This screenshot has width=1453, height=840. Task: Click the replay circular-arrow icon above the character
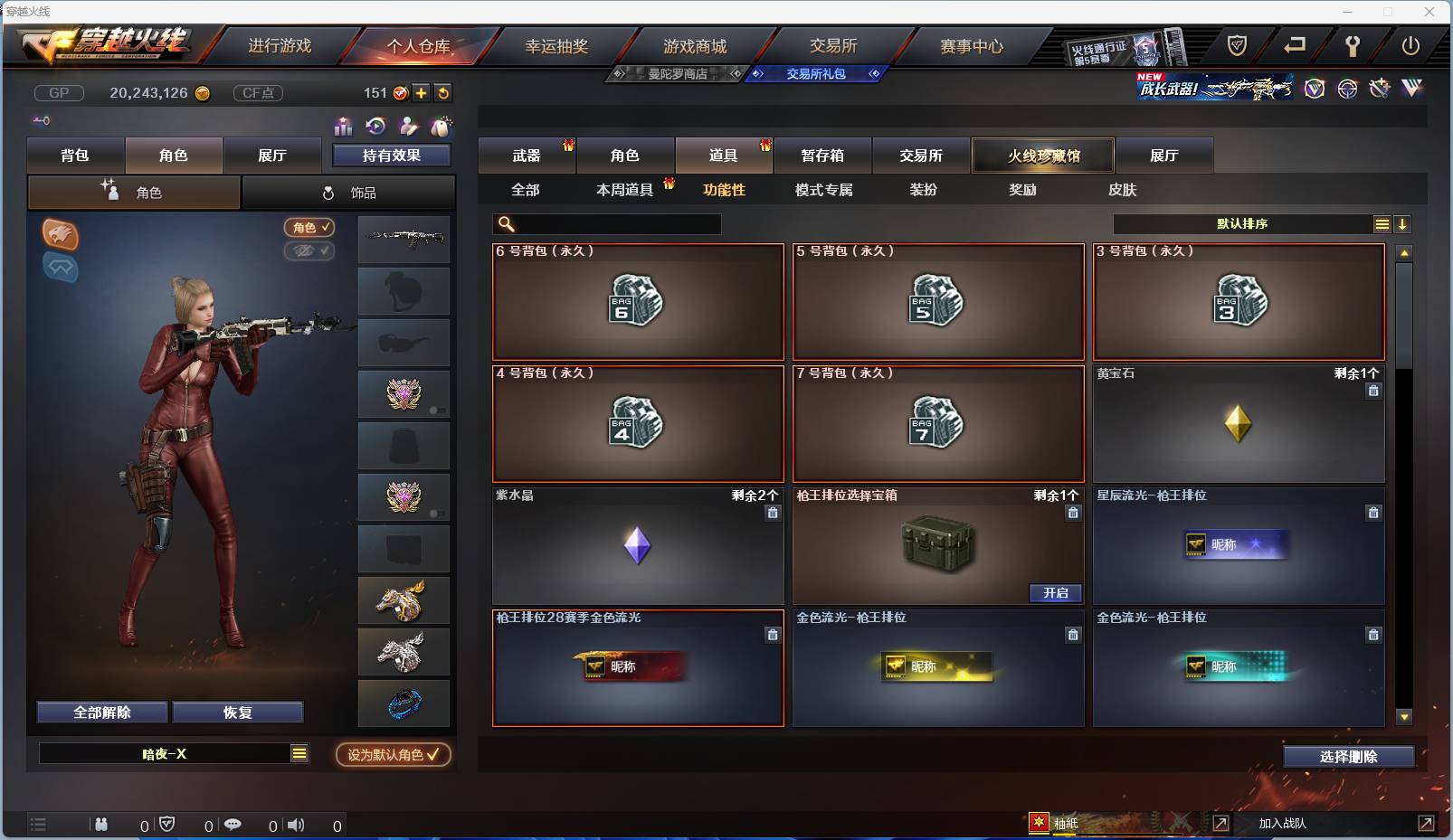coord(376,127)
